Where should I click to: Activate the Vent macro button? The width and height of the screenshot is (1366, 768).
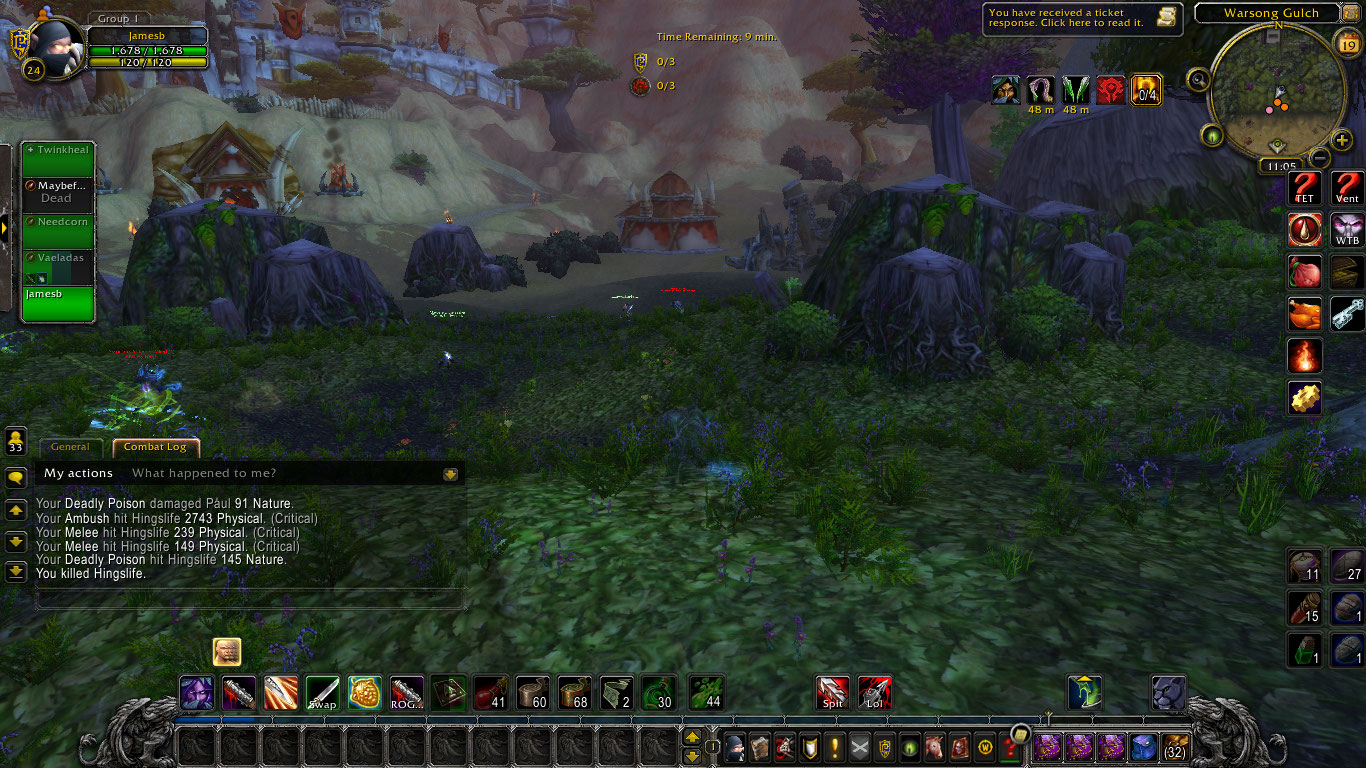pos(1347,187)
